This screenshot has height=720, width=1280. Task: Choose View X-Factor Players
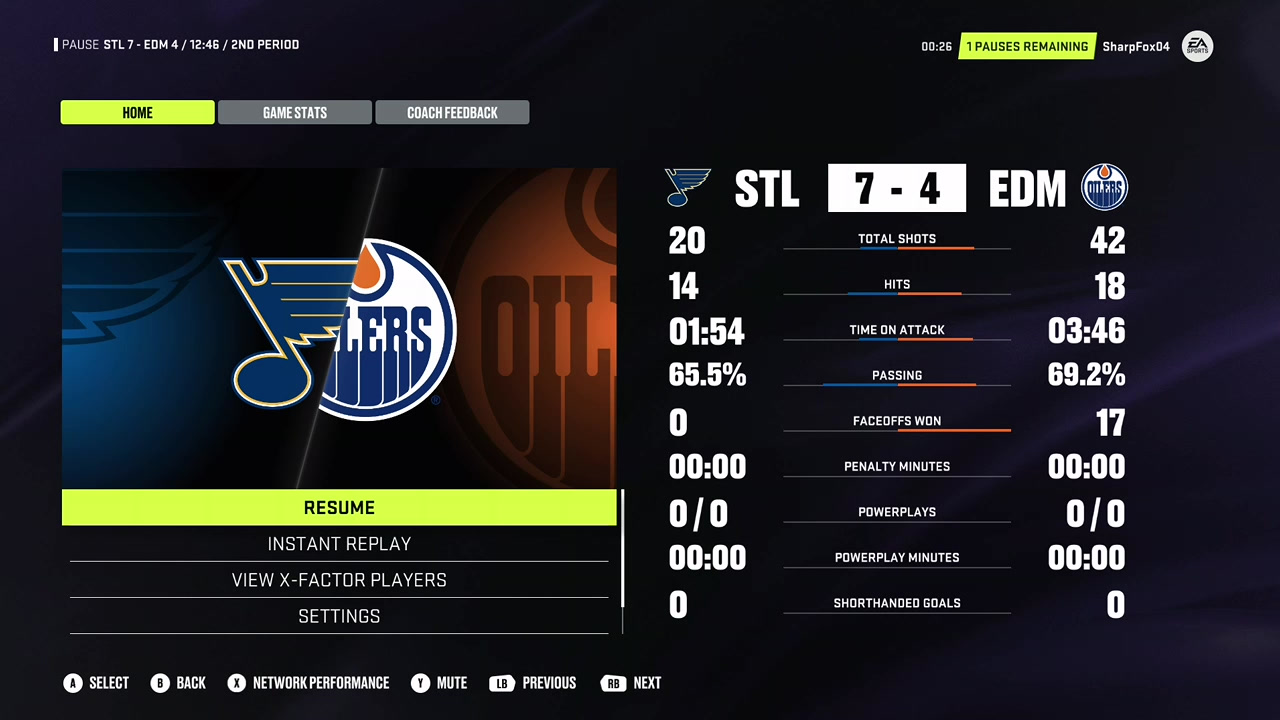click(x=339, y=580)
